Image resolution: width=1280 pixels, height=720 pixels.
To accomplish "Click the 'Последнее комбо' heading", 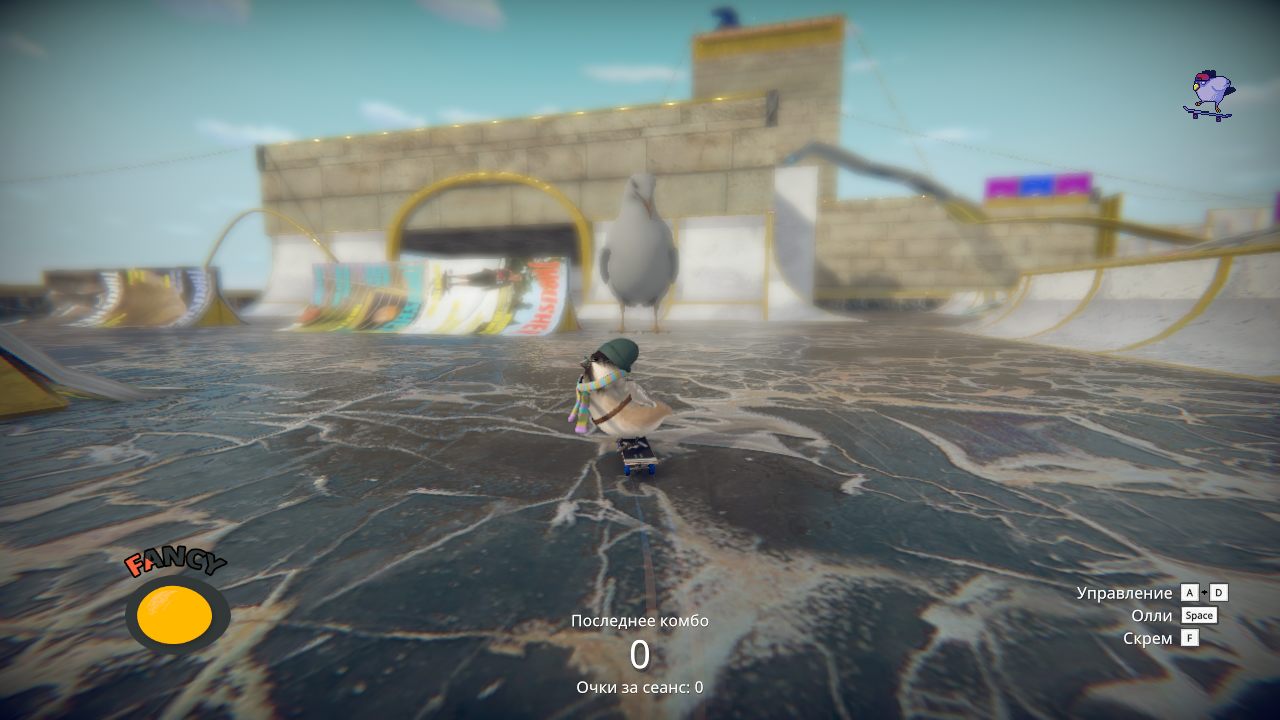I will pyautogui.click(x=640, y=620).
